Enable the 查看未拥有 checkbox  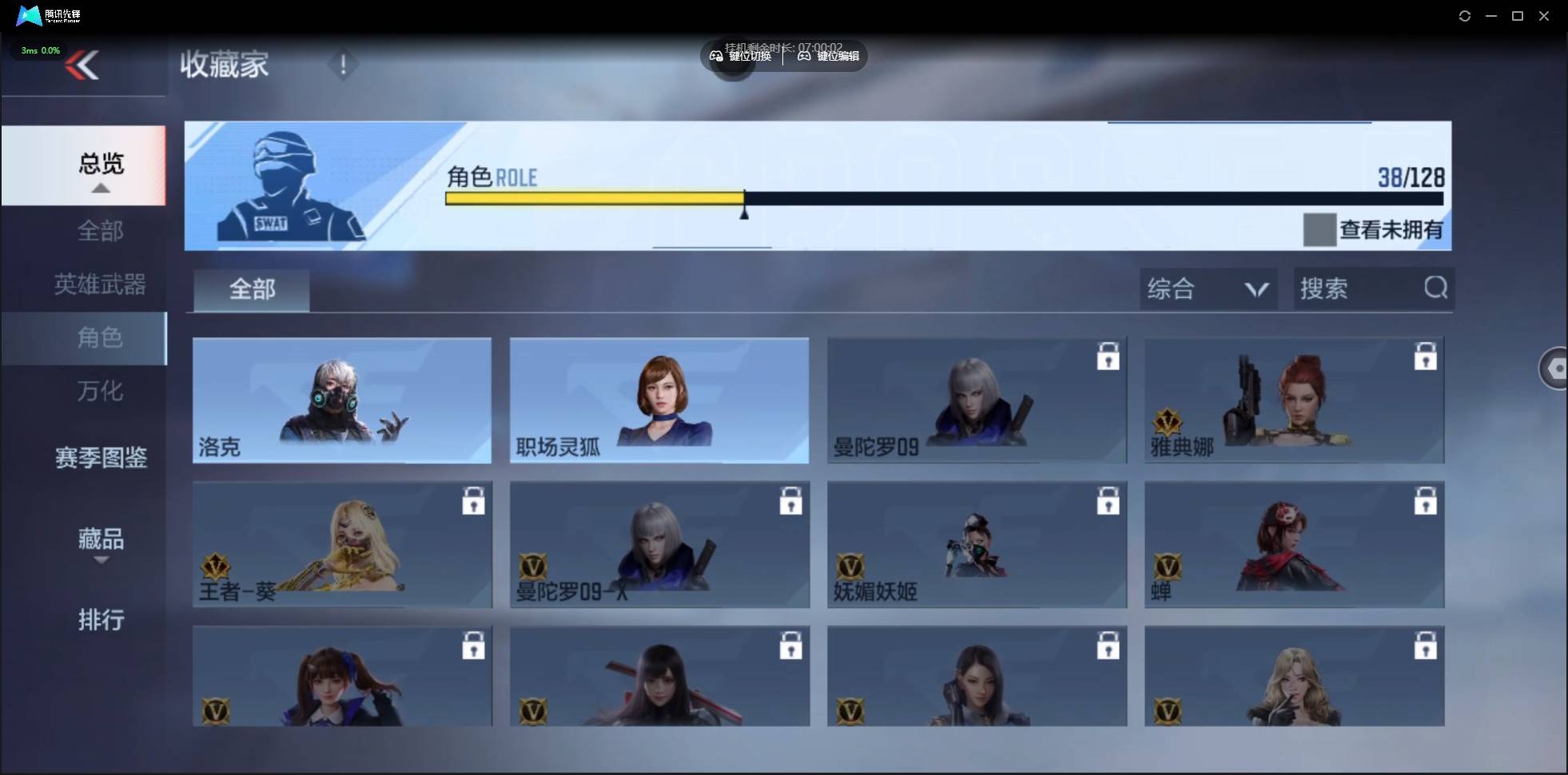point(1320,229)
